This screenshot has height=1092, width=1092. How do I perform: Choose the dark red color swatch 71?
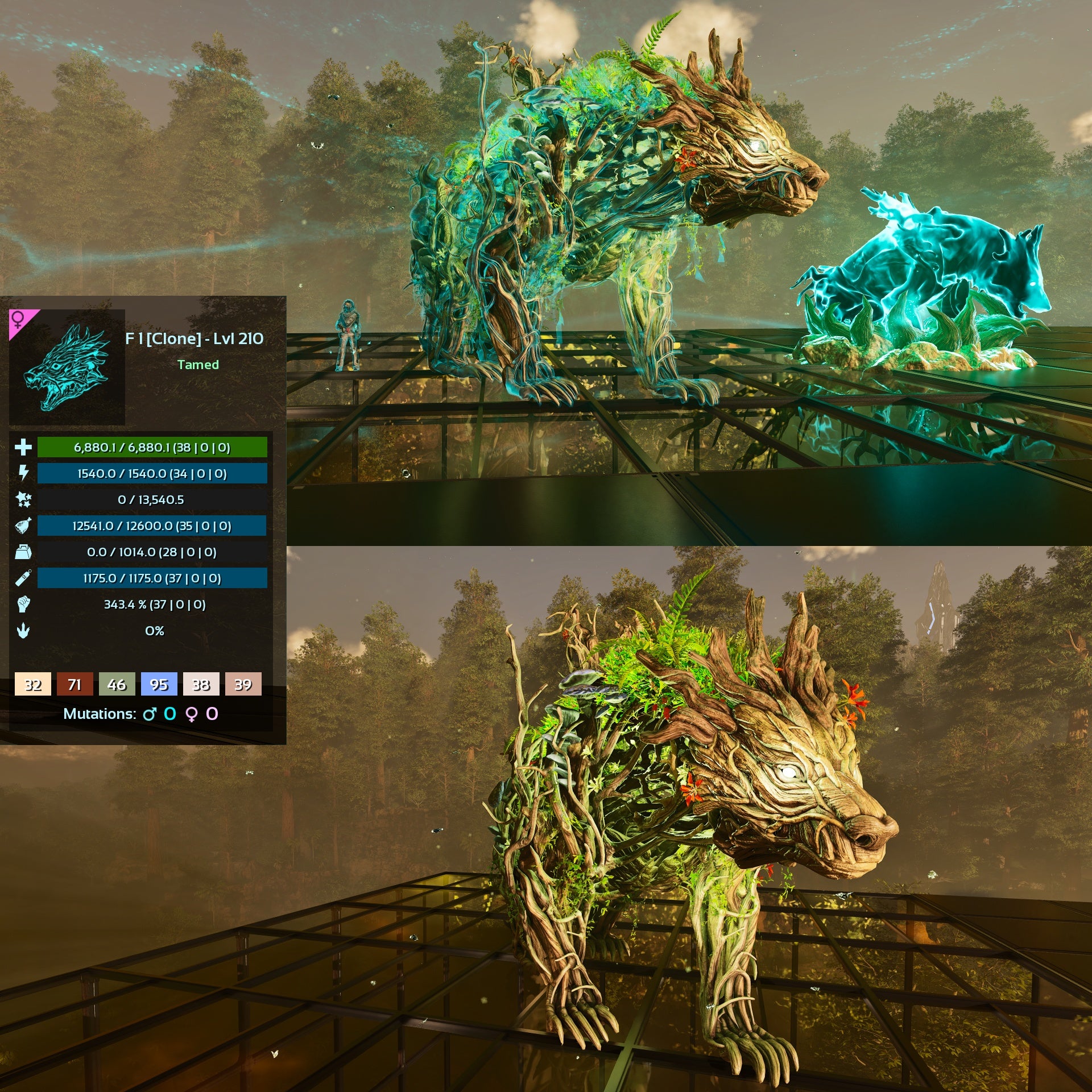pos(75,684)
